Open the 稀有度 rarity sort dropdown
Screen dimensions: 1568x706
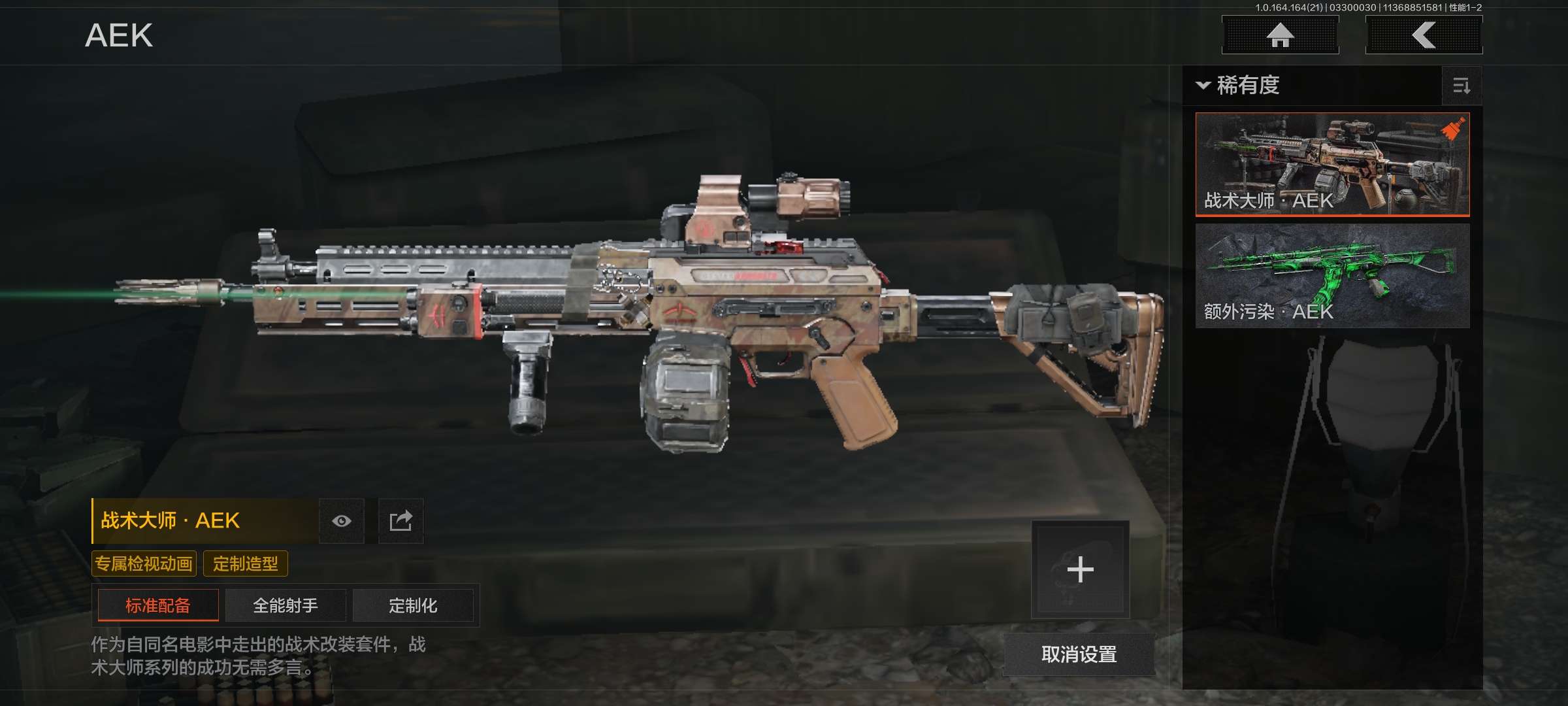tap(1238, 86)
